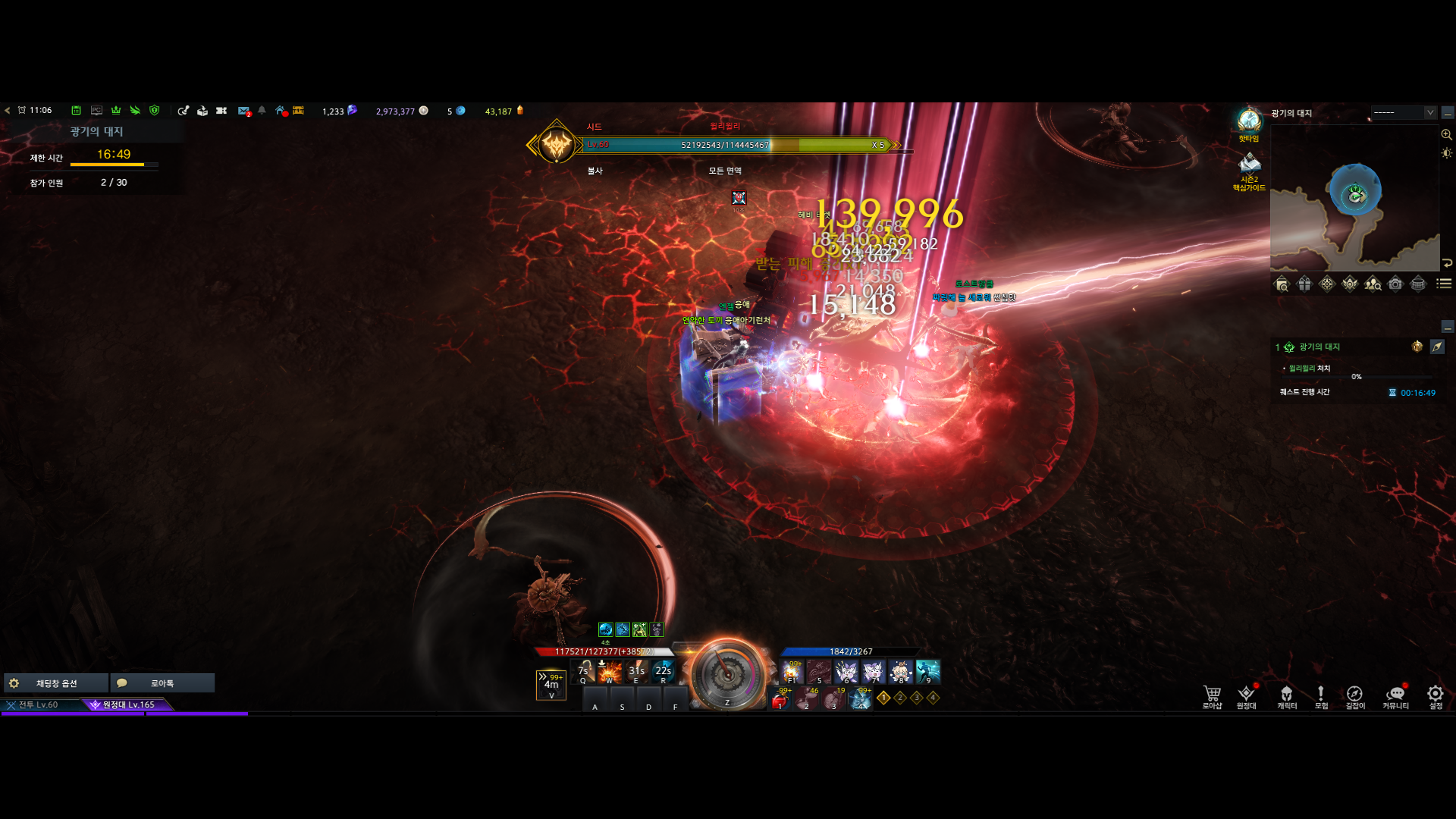
Task: Open the gift box icon below minimap
Action: [1304, 284]
